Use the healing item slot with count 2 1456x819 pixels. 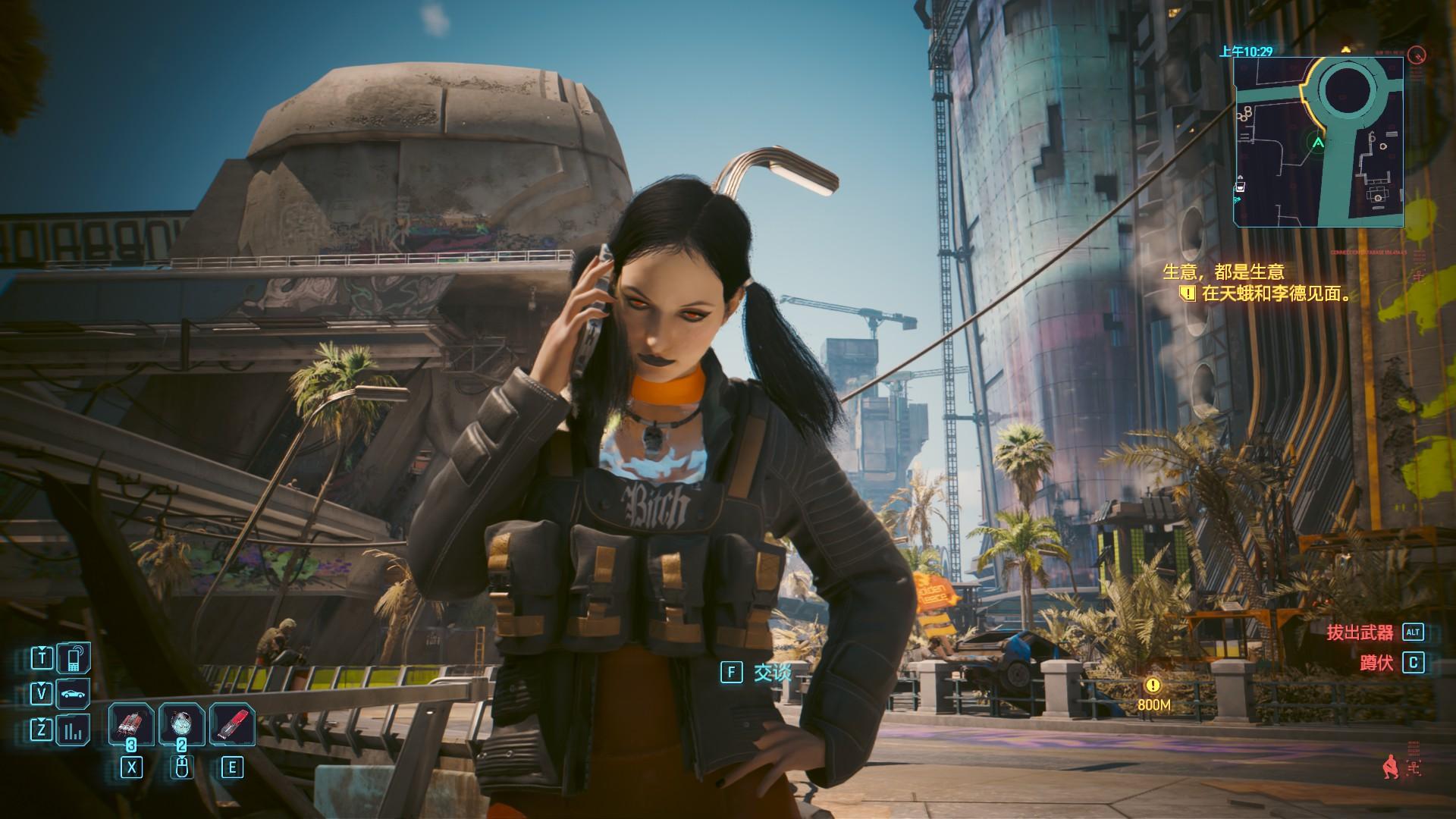click(x=181, y=725)
